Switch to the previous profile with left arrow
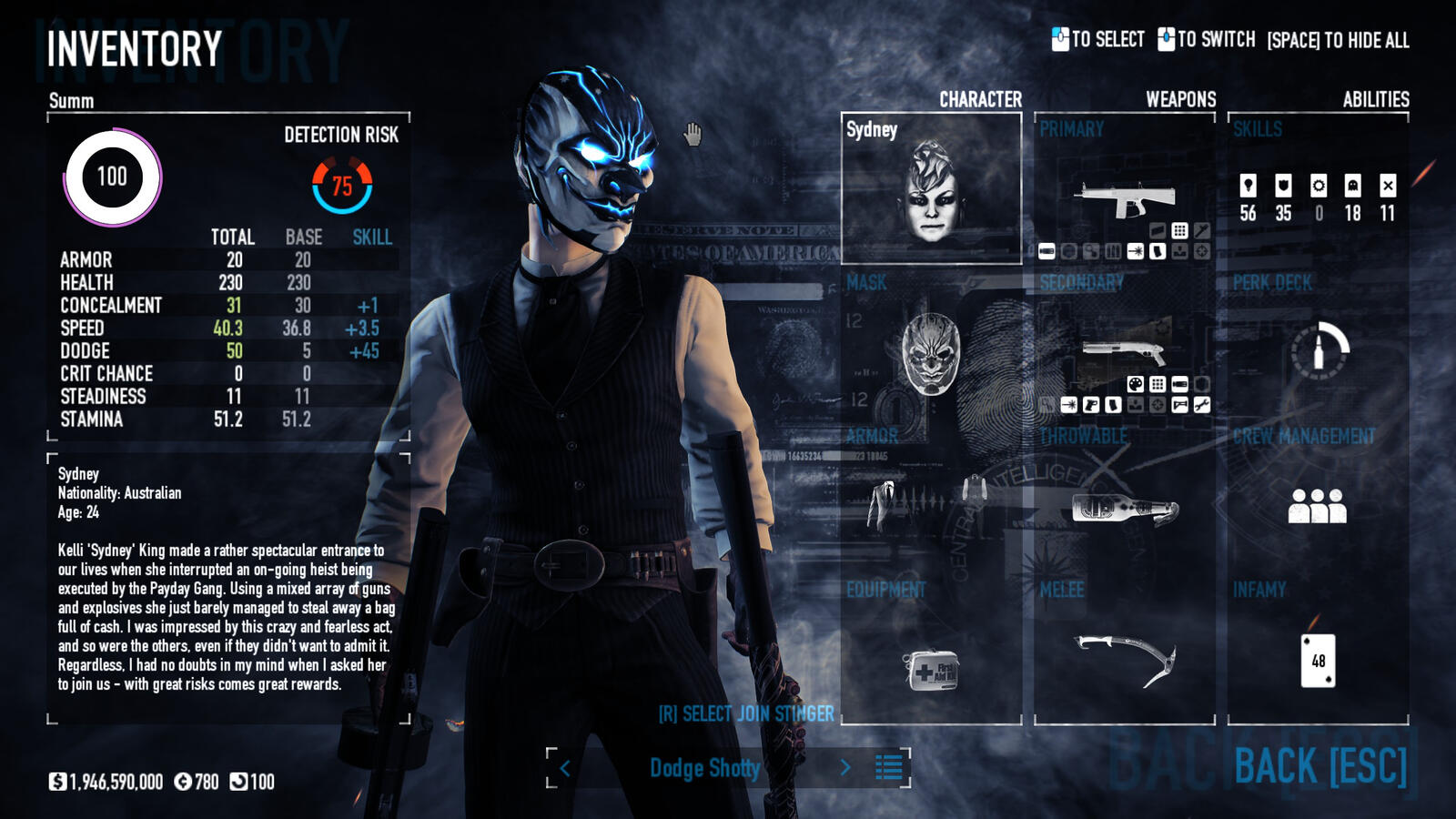1456x819 pixels. tap(565, 768)
